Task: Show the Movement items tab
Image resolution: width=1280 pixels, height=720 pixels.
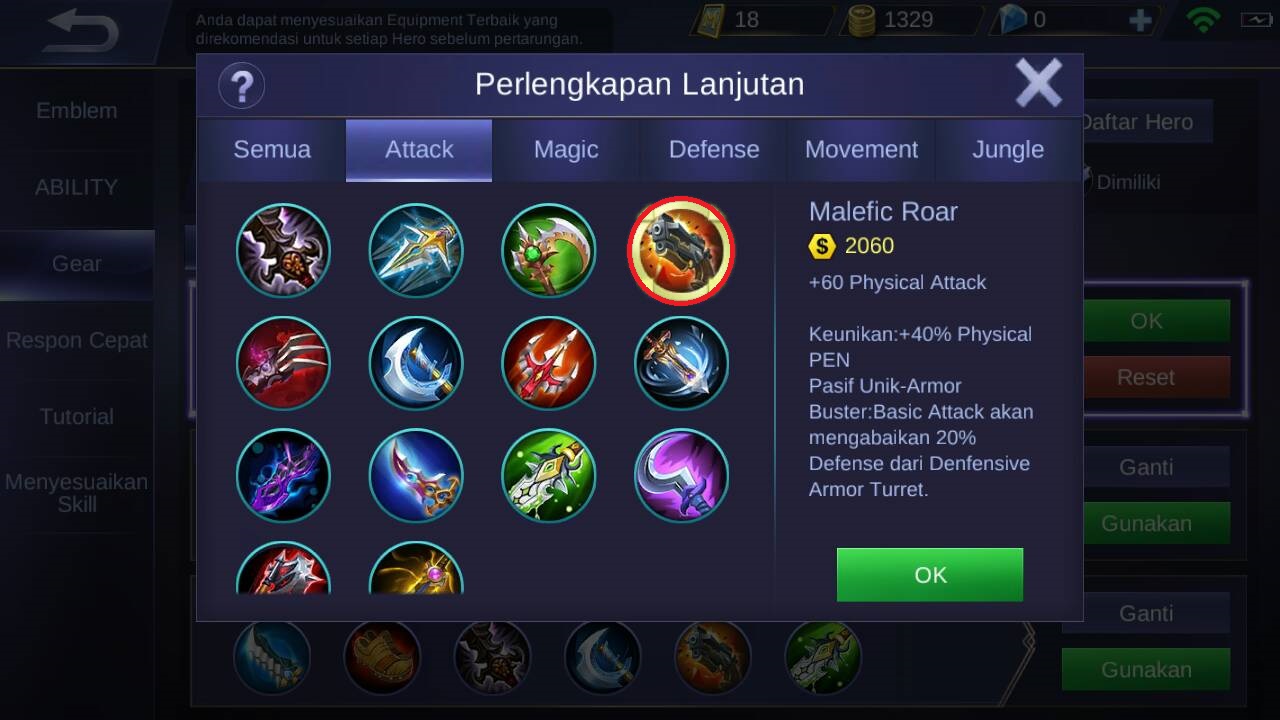Action: 861,150
